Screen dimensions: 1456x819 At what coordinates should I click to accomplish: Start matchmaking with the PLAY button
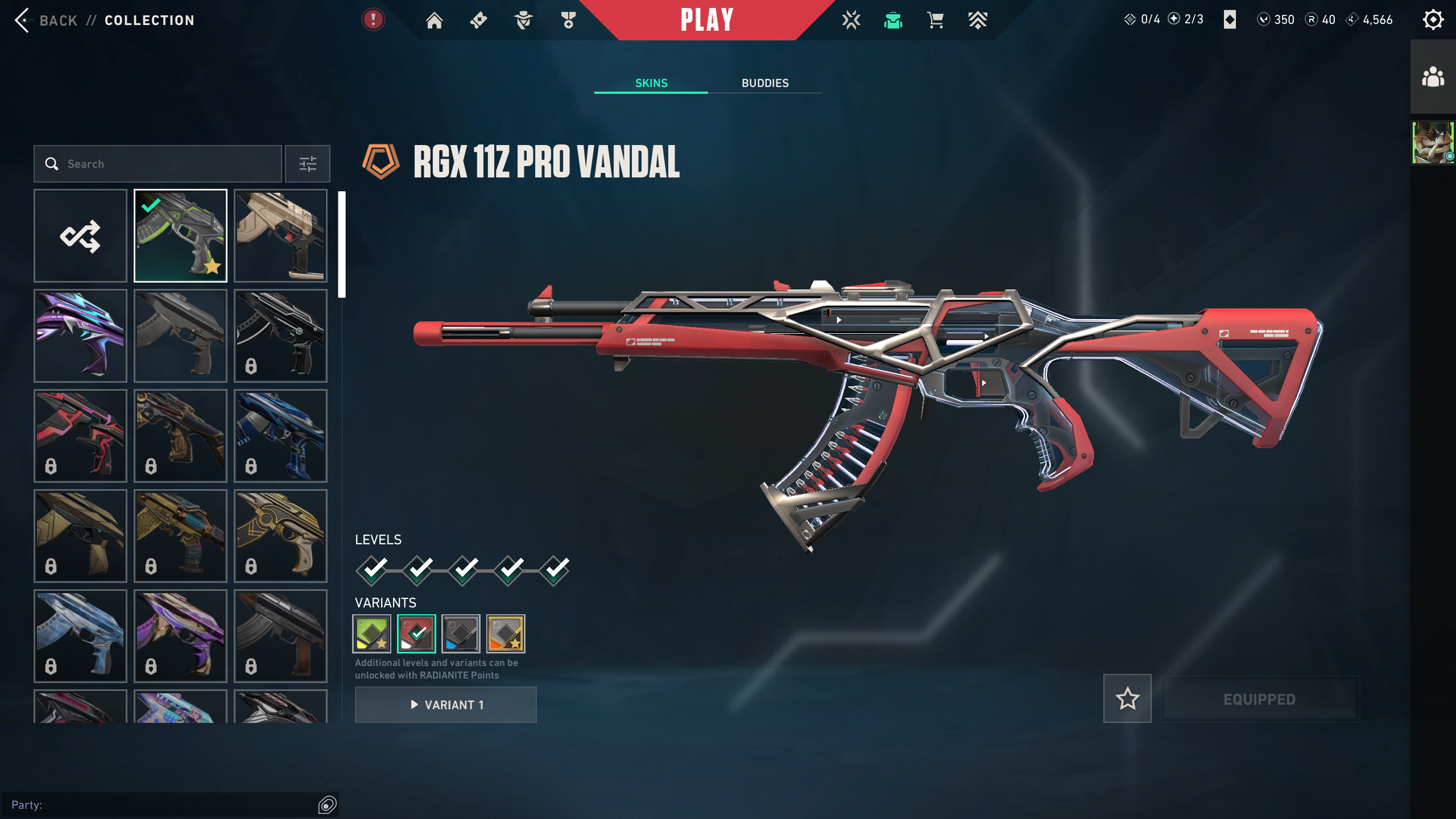click(707, 20)
